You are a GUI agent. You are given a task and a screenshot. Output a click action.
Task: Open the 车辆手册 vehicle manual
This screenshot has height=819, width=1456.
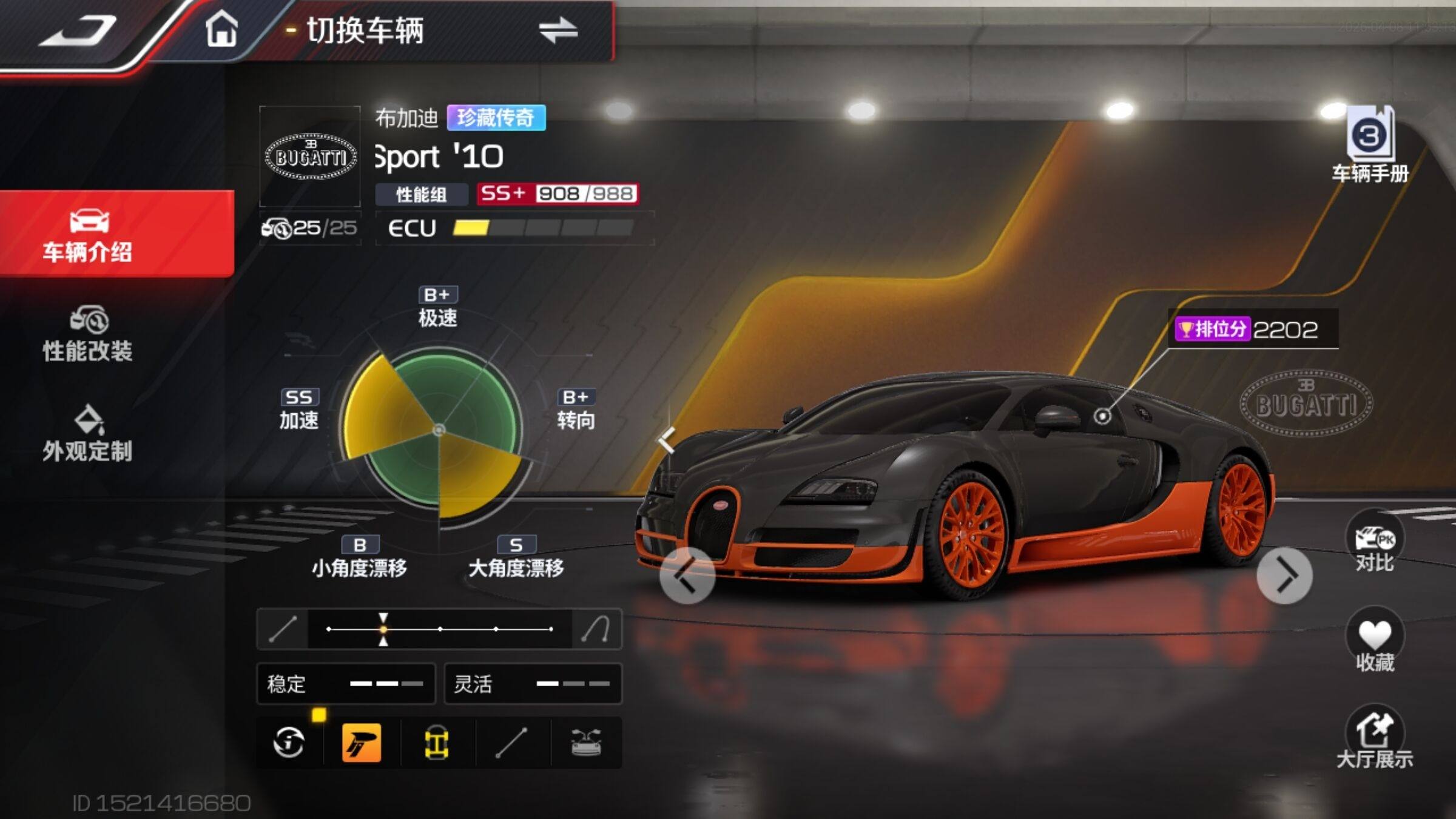(x=1370, y=146)
